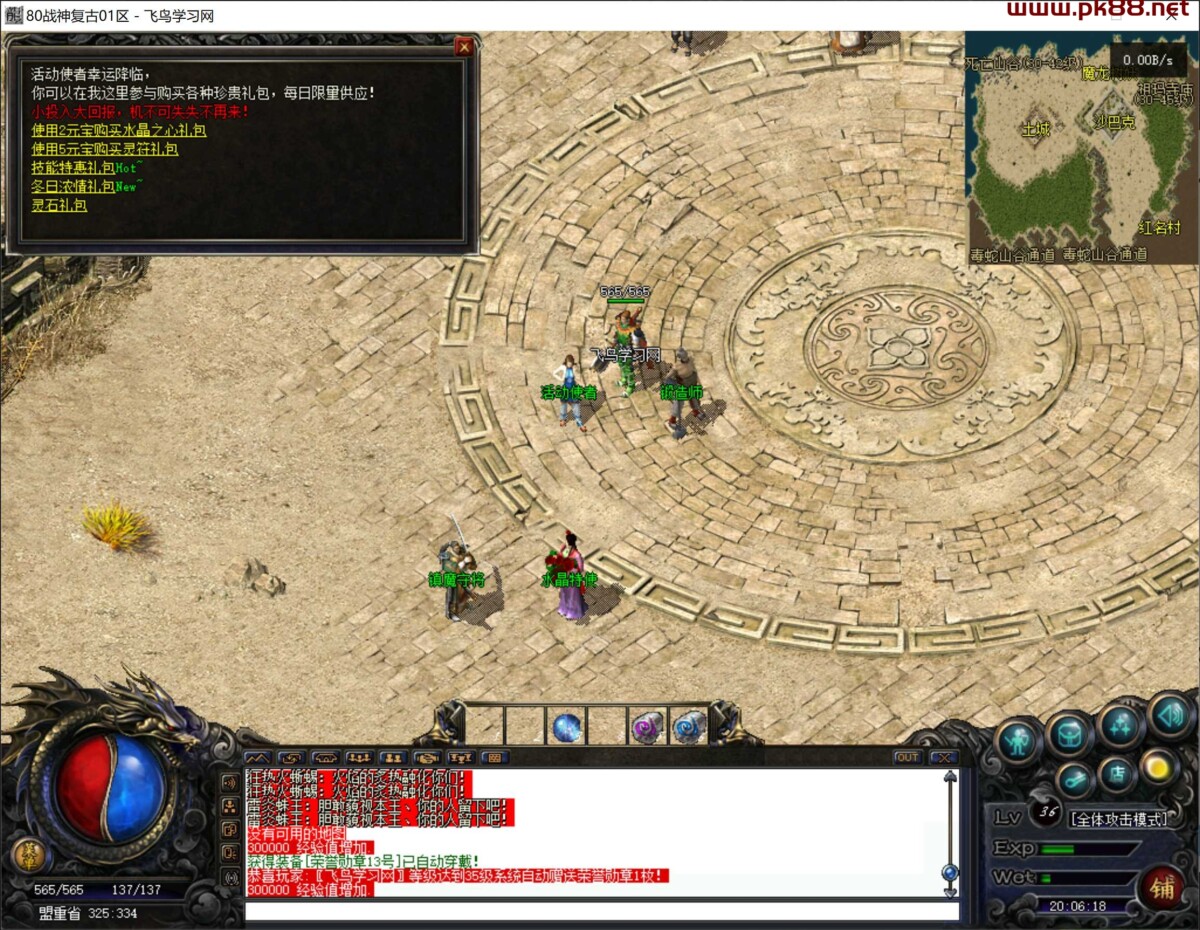Click the OUT button above chat

[x=907, y=757]
